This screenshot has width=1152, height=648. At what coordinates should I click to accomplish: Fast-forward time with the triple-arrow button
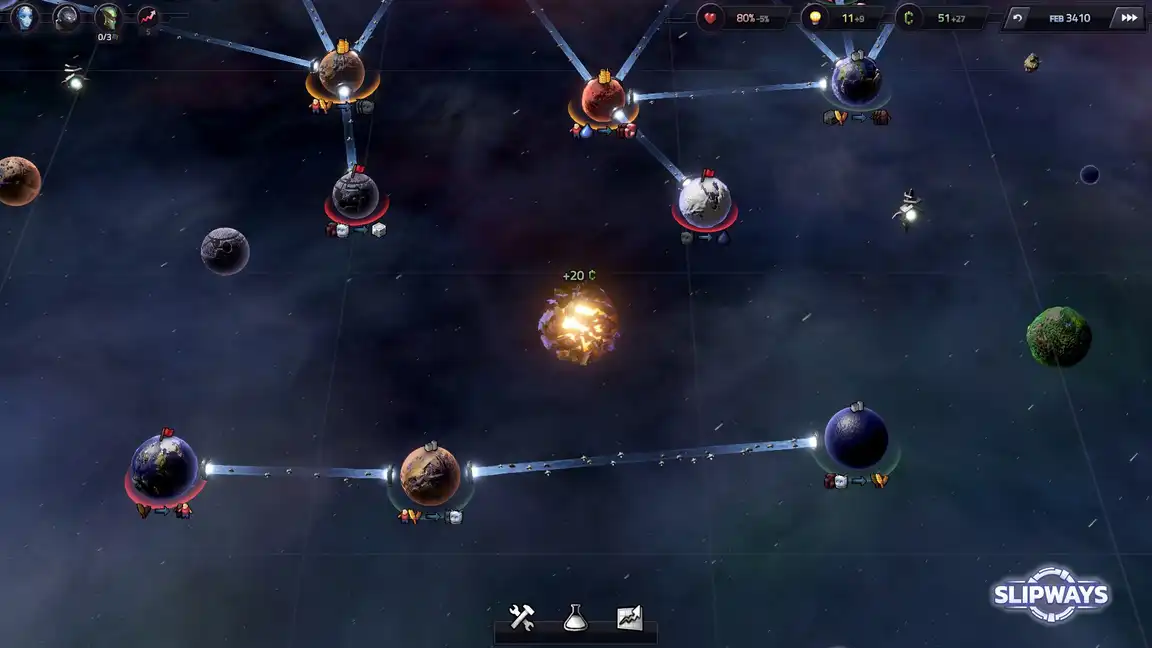pos(1129,18)
